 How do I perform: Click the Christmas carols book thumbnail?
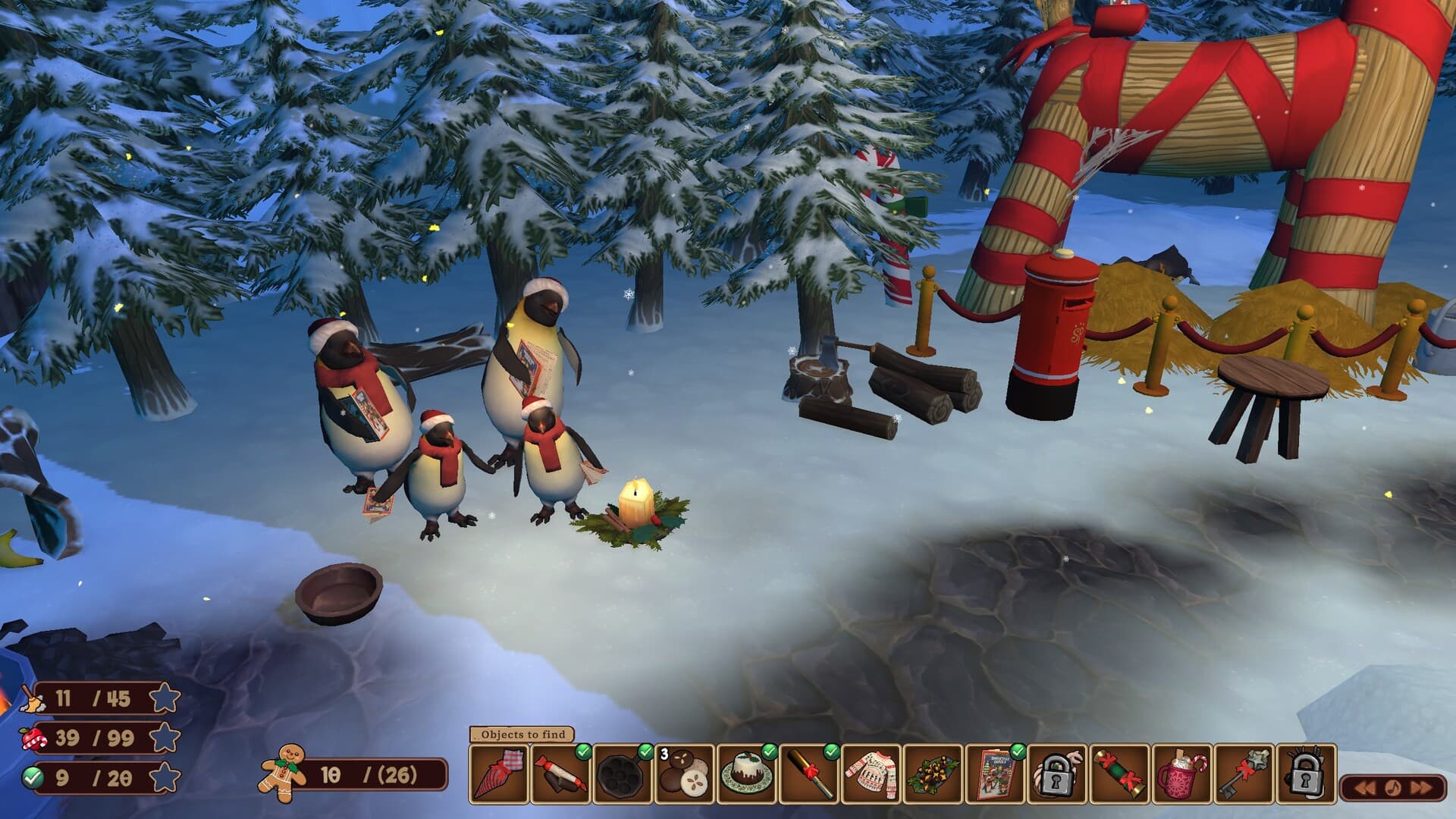pyautogui.click(x=995, y=775)
